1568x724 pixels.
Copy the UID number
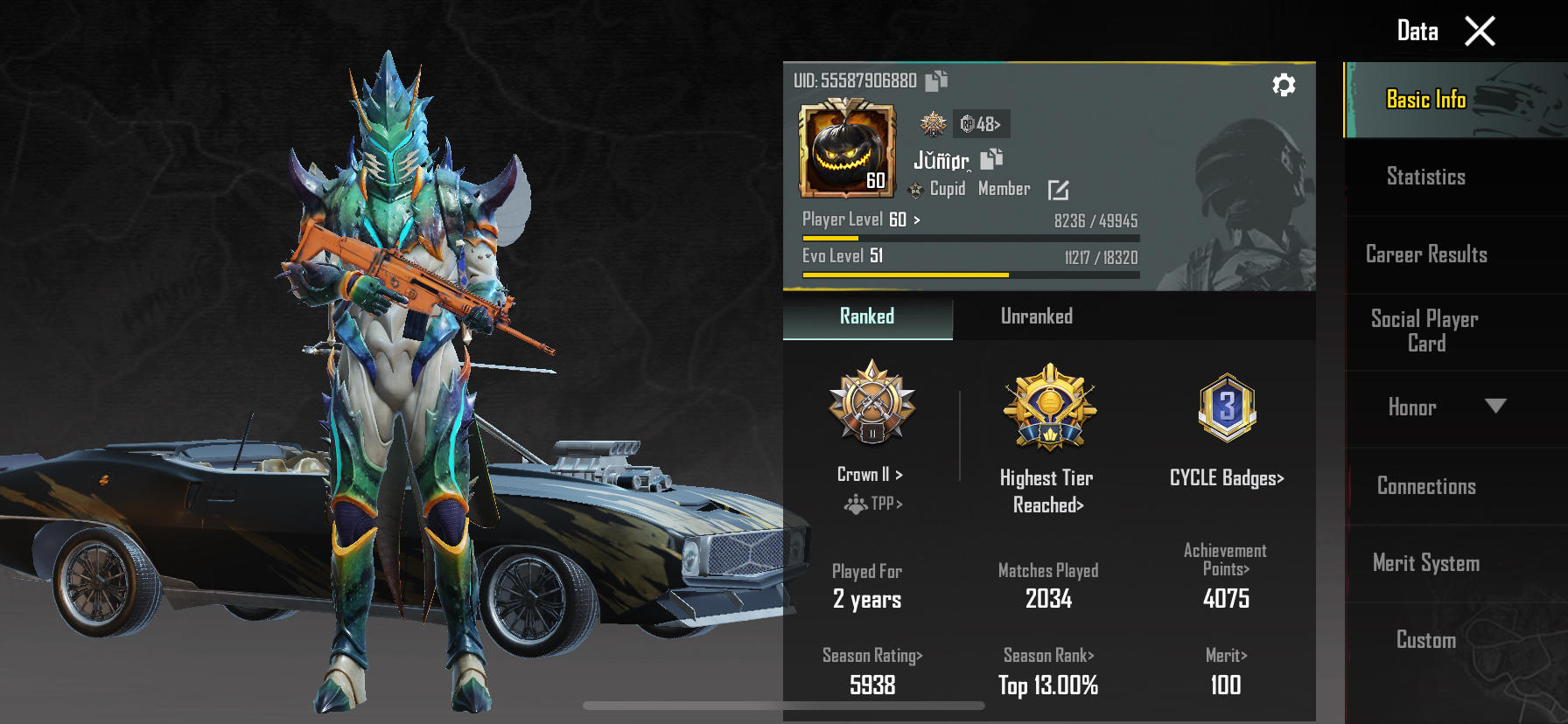pos(937,81)
